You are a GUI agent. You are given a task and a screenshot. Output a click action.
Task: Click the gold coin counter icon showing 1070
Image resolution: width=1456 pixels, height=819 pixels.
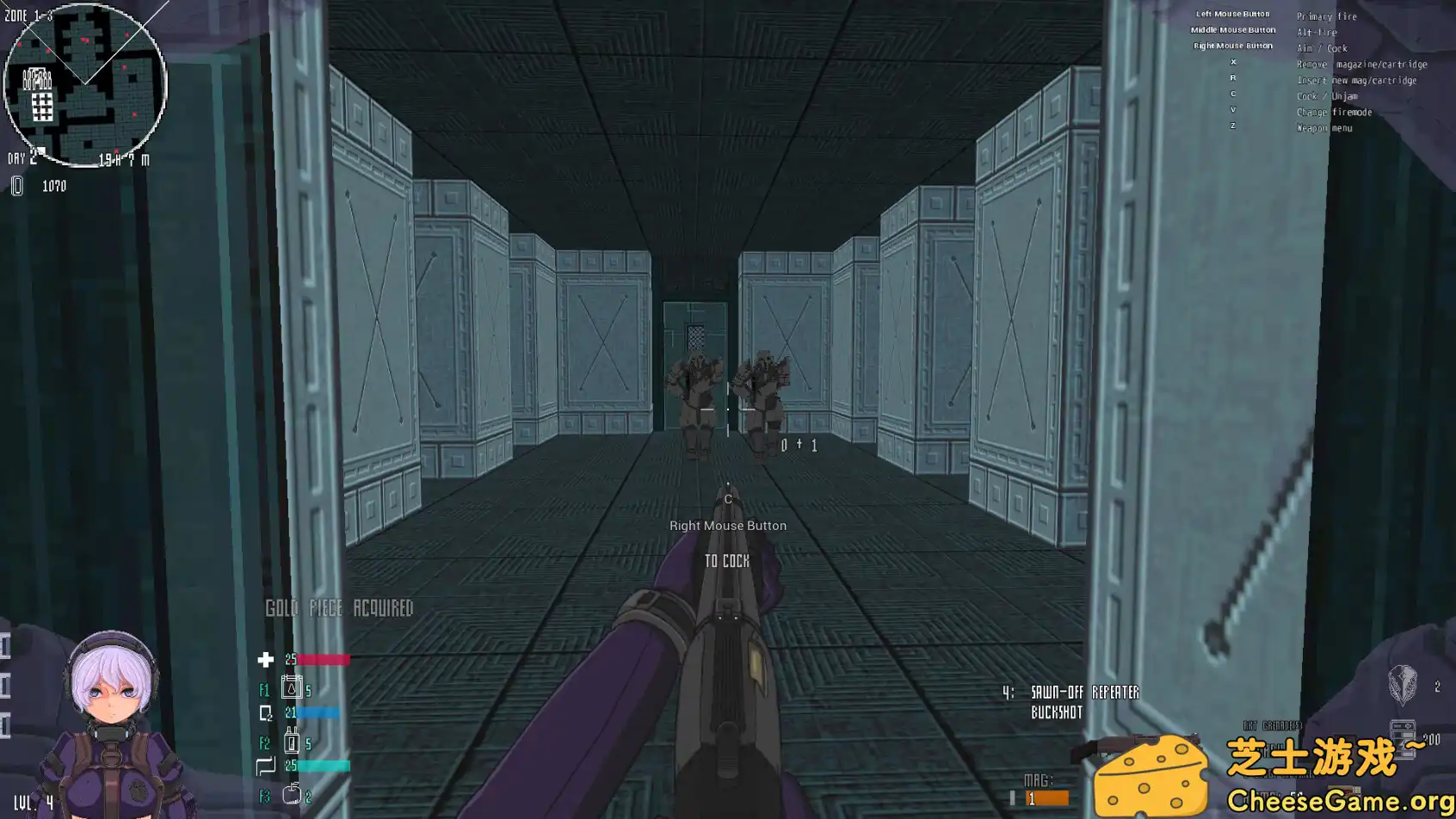[17, 186]
